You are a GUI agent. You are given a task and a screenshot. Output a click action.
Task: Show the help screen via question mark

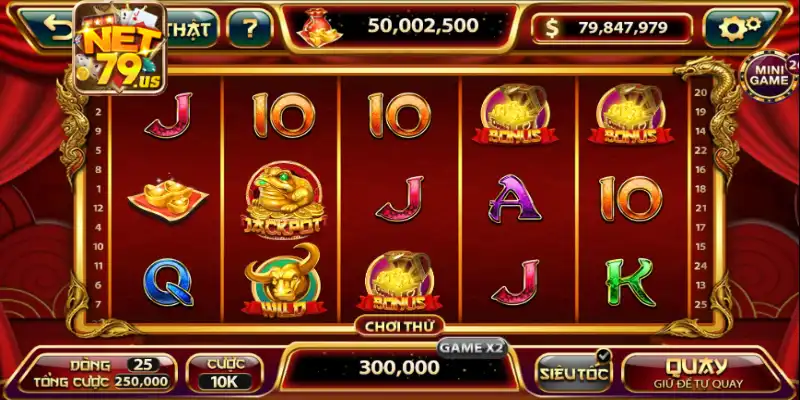tap(249, 29)
